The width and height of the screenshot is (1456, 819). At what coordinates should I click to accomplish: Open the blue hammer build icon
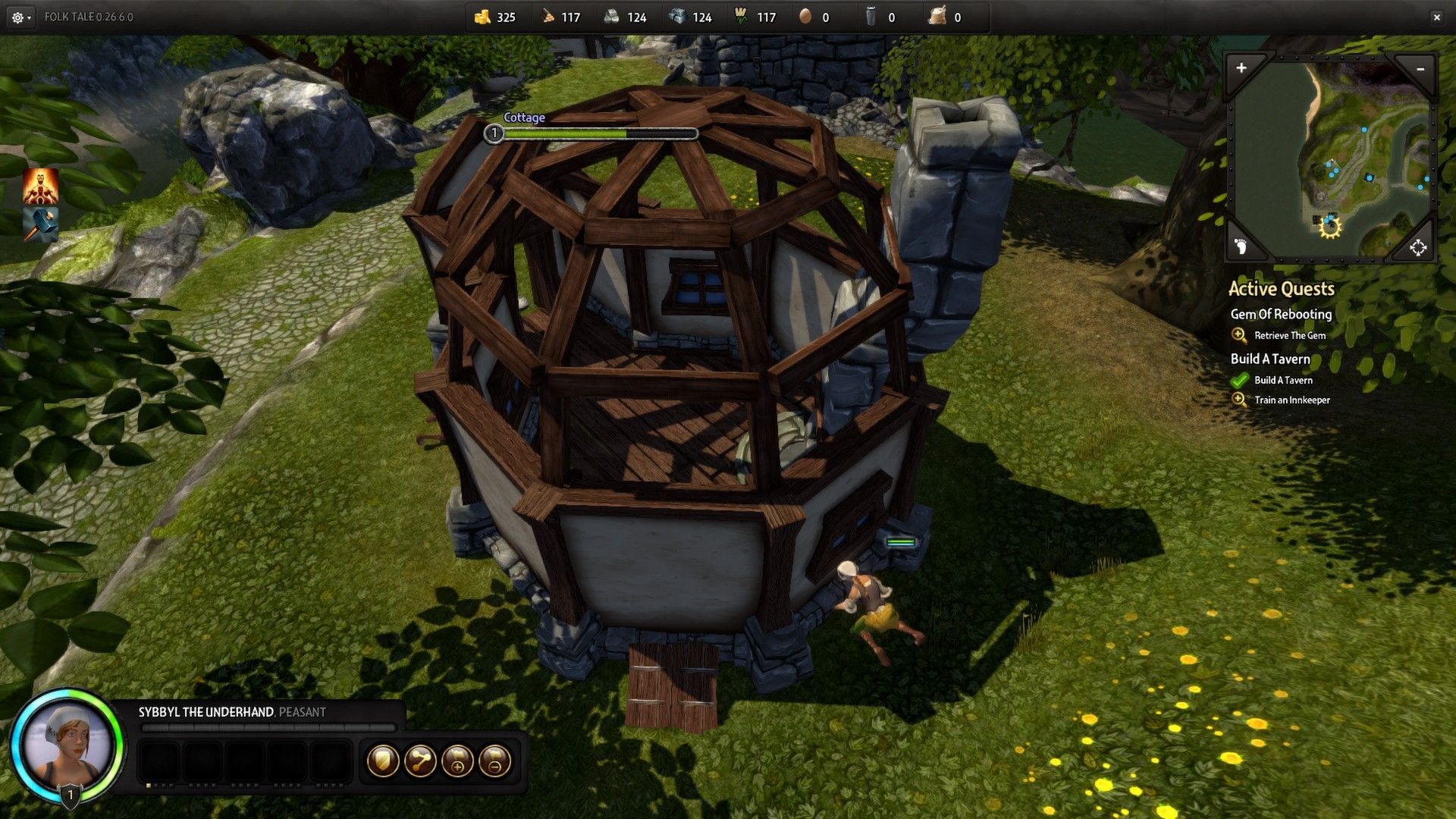point(40,224)
